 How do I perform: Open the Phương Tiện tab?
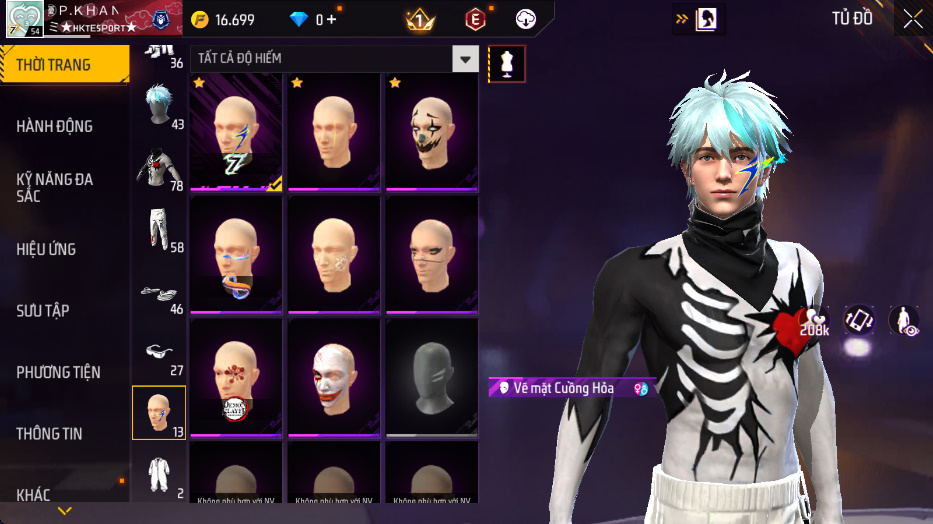click(59, 372)
